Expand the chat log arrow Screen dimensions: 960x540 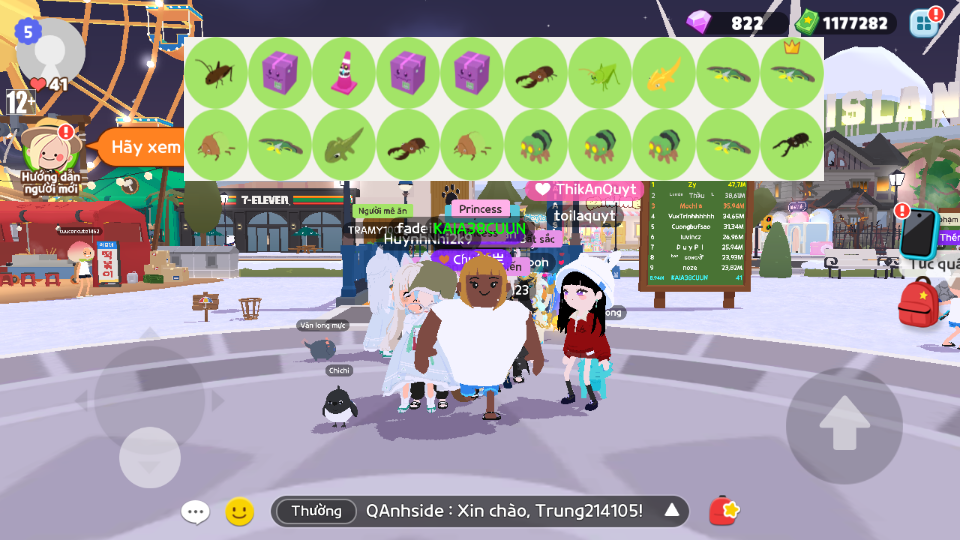[x=672, y=511]
